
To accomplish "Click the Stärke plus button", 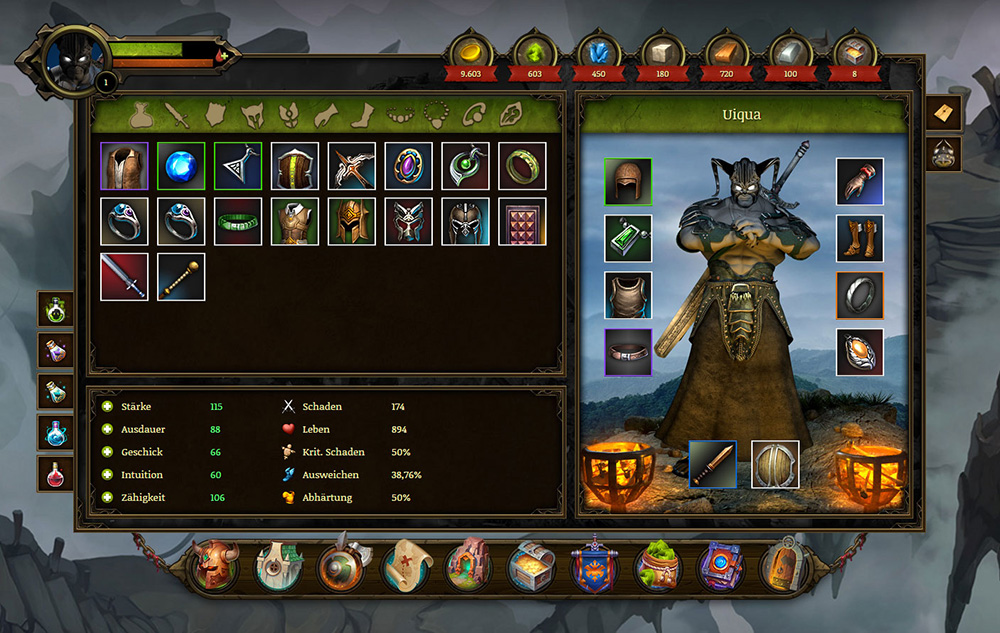I will (107, 407).
